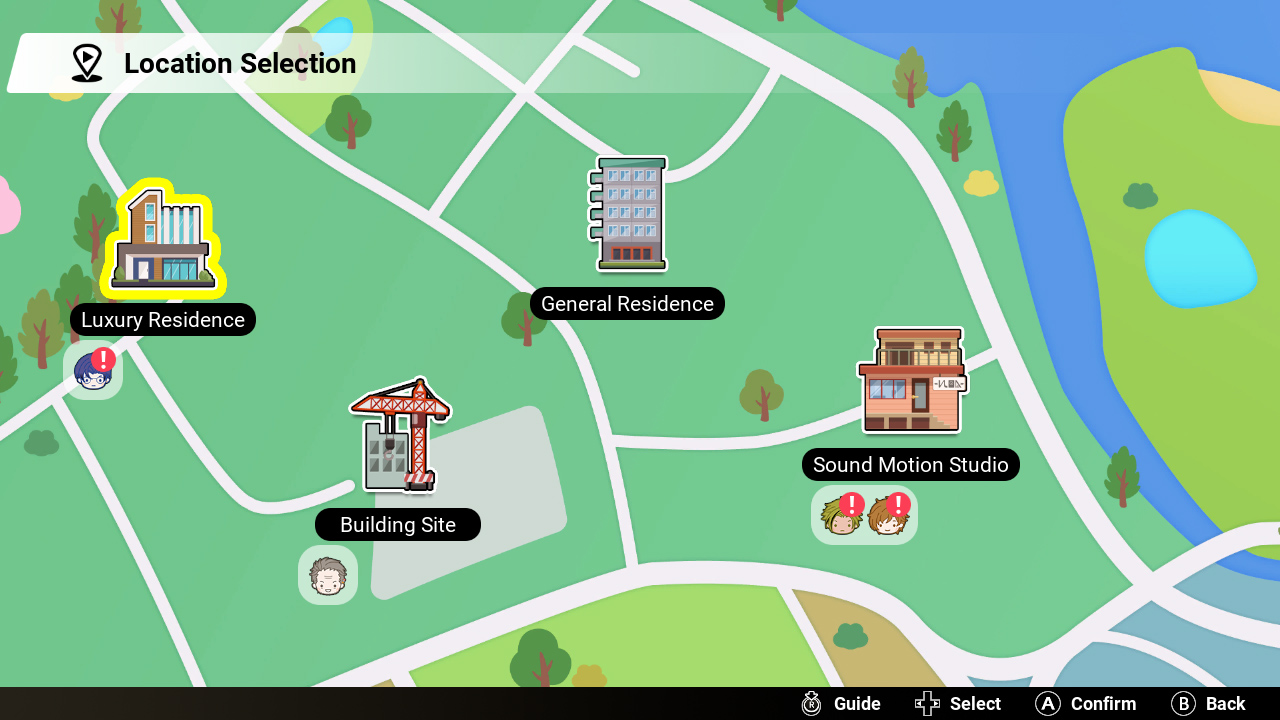Select the Luxury Residence building icon
Screen dimensions: 1280x720
162,237
